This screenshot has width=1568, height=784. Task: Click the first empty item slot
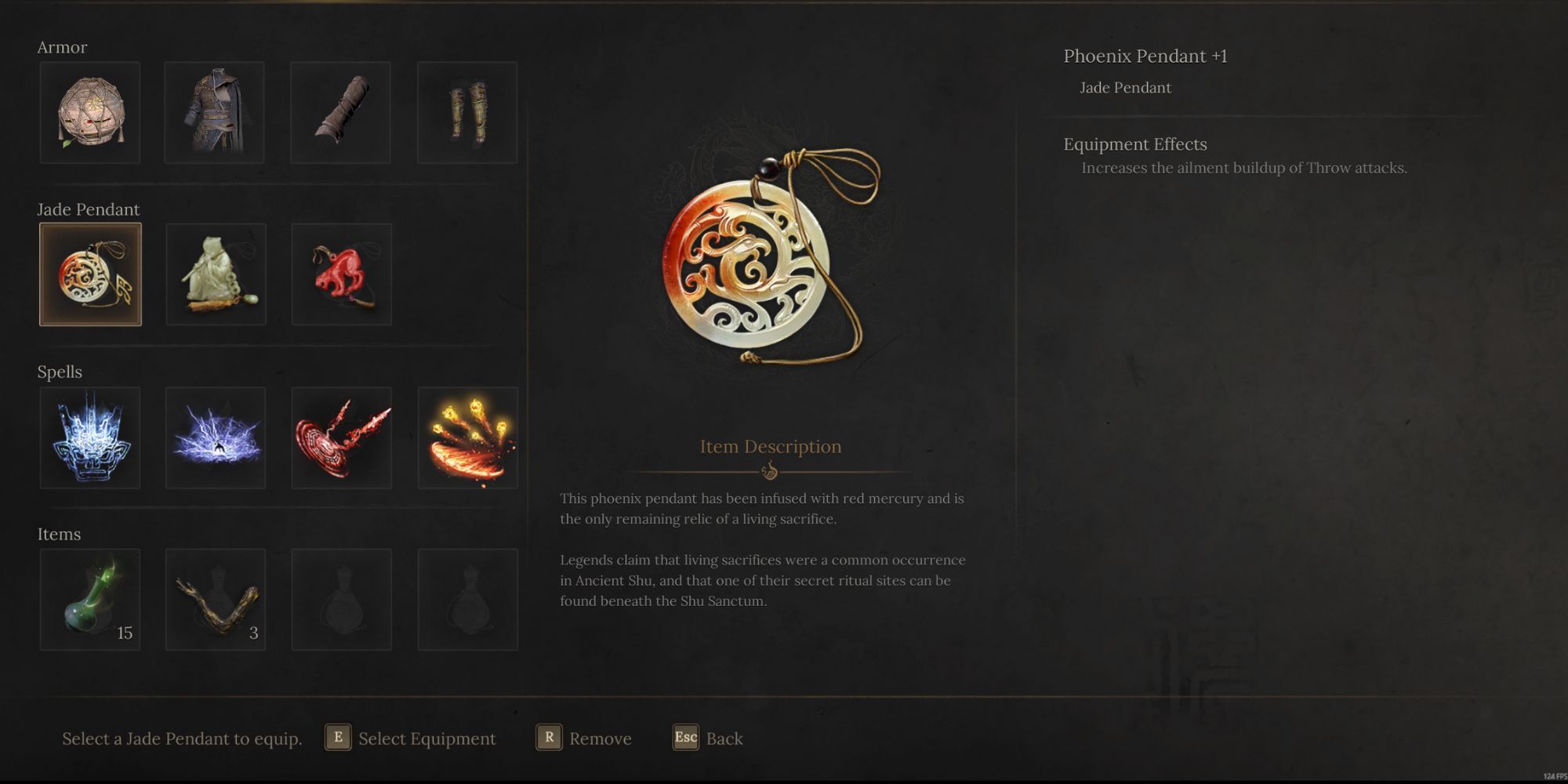tap(341, 599)
